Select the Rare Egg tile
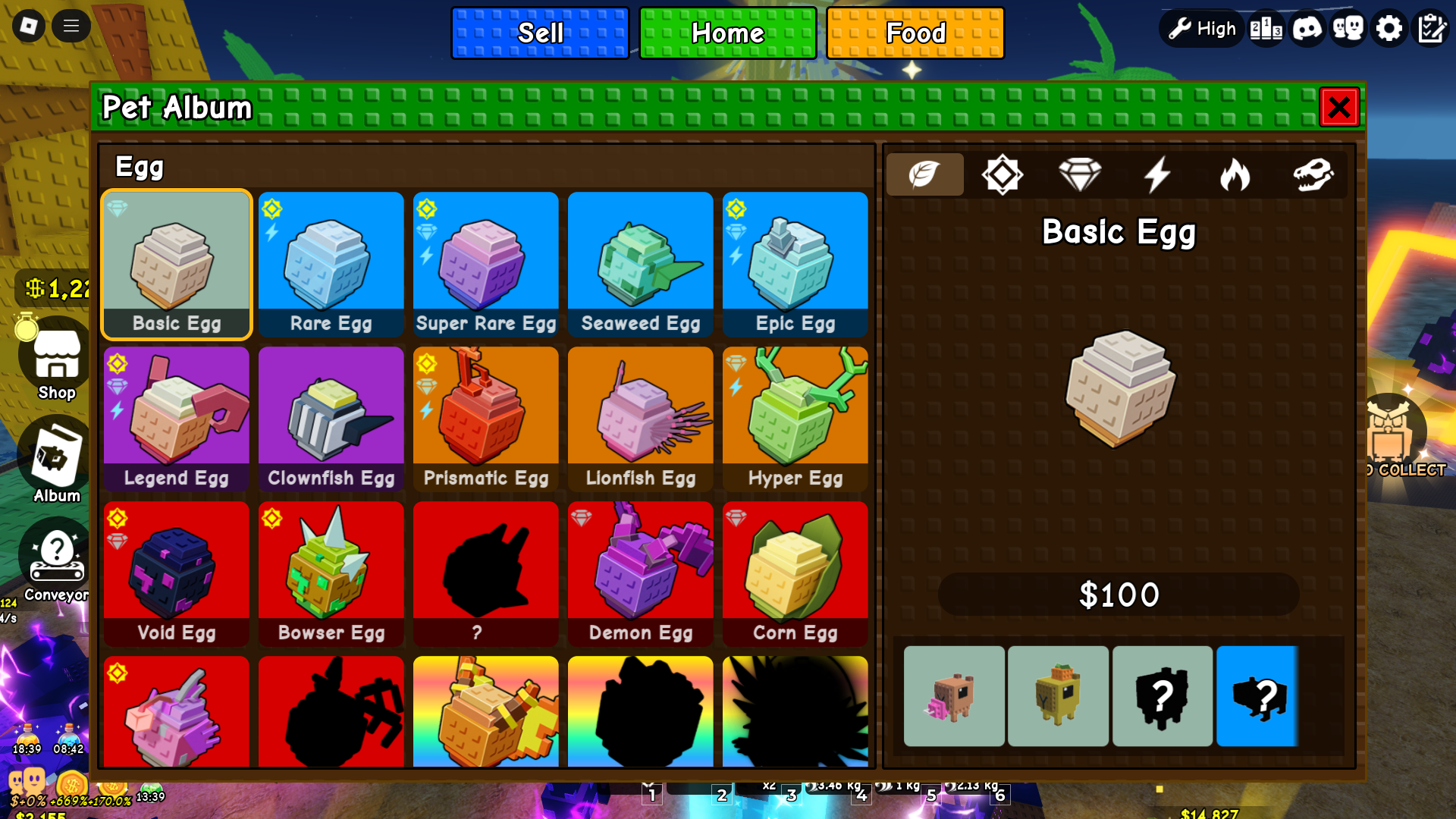Screen dimensions: 1456x819 point(331,264)
